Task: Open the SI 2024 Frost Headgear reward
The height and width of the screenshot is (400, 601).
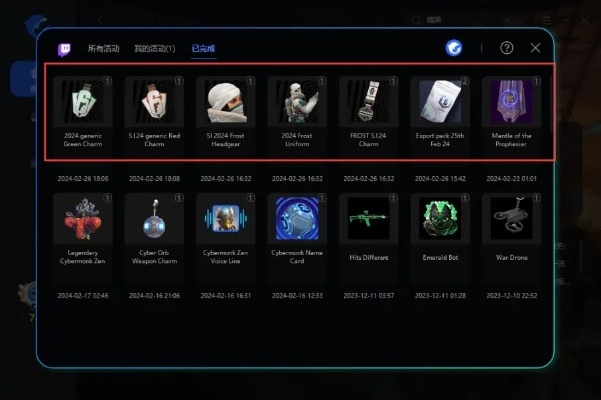Action: [x=226, y=102]
